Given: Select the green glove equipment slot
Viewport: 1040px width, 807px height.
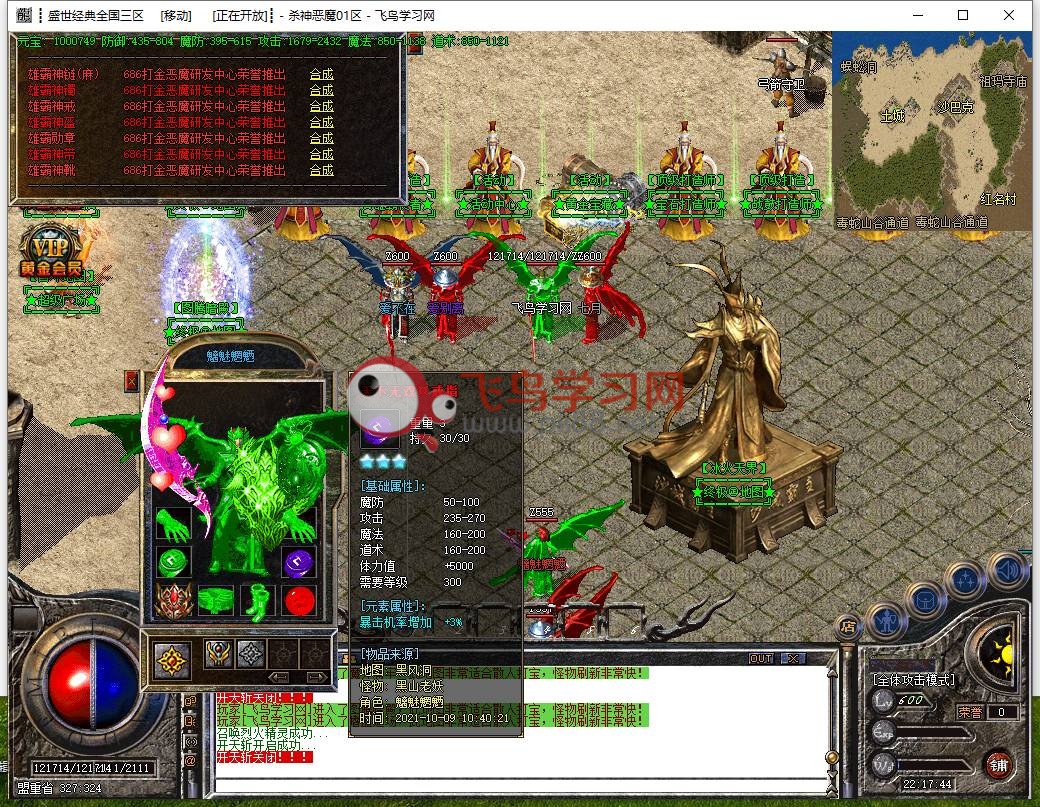Looking at the screenshot, I should coord(173,525).
